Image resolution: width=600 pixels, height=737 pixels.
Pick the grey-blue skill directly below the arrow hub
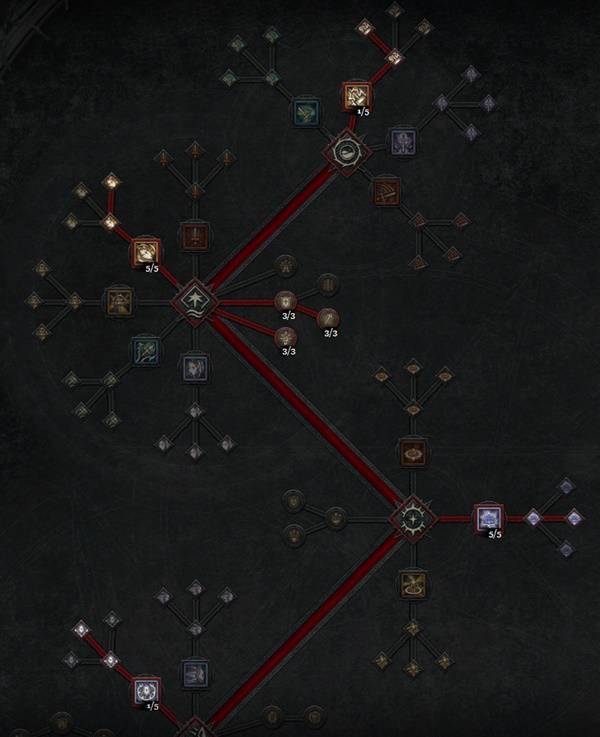click(193, 368)
